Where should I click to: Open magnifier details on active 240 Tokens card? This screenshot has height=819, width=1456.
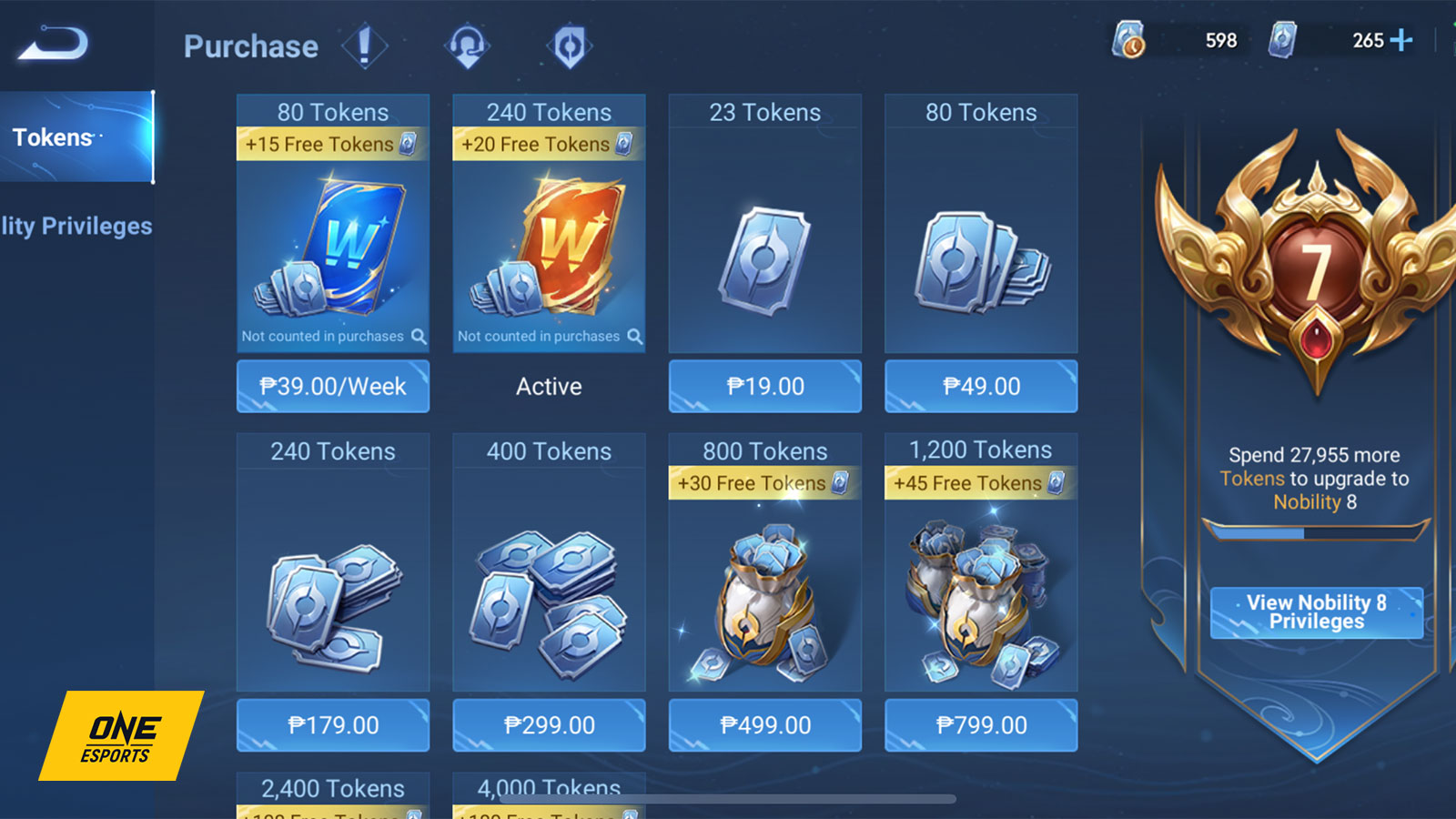pos(634,336)
